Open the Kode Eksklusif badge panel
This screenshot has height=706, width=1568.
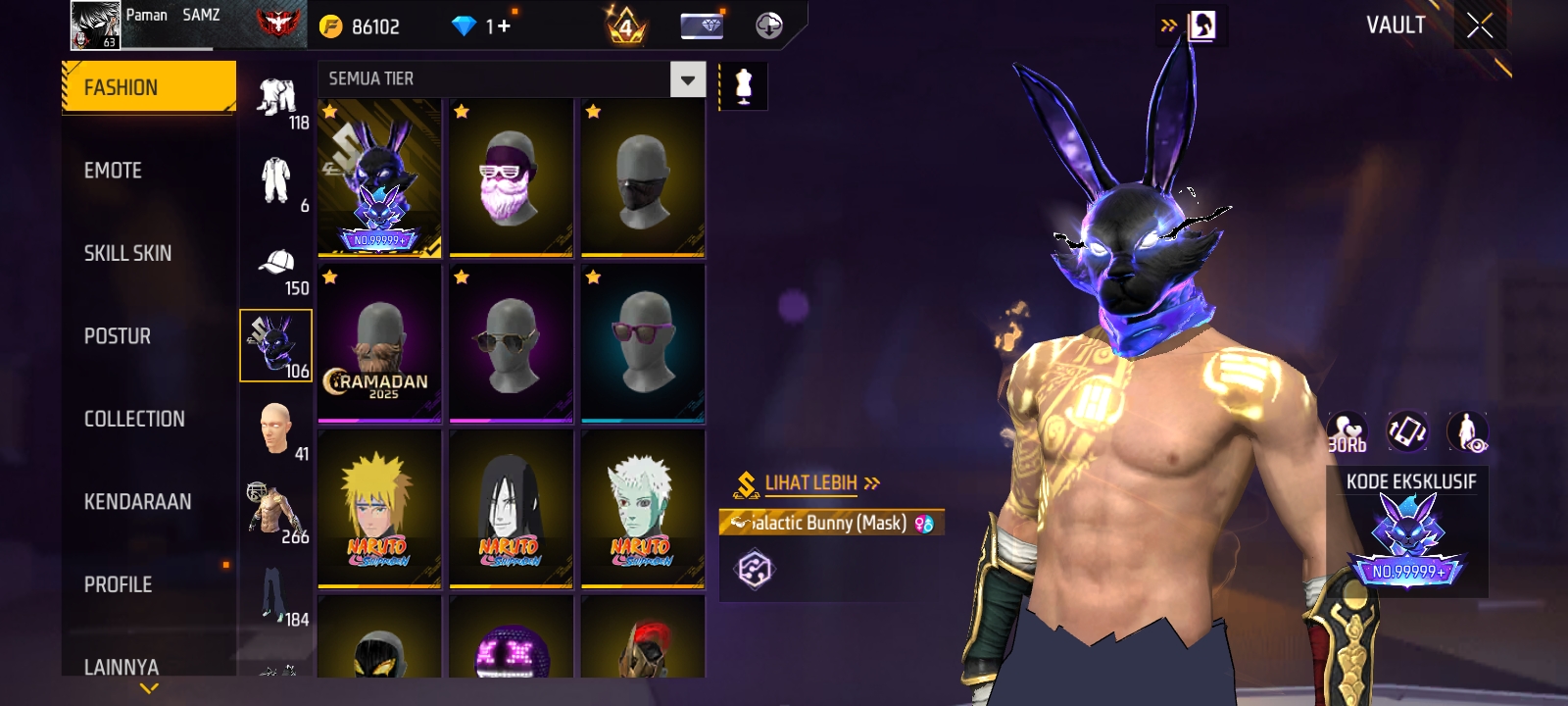point(1407,534)
